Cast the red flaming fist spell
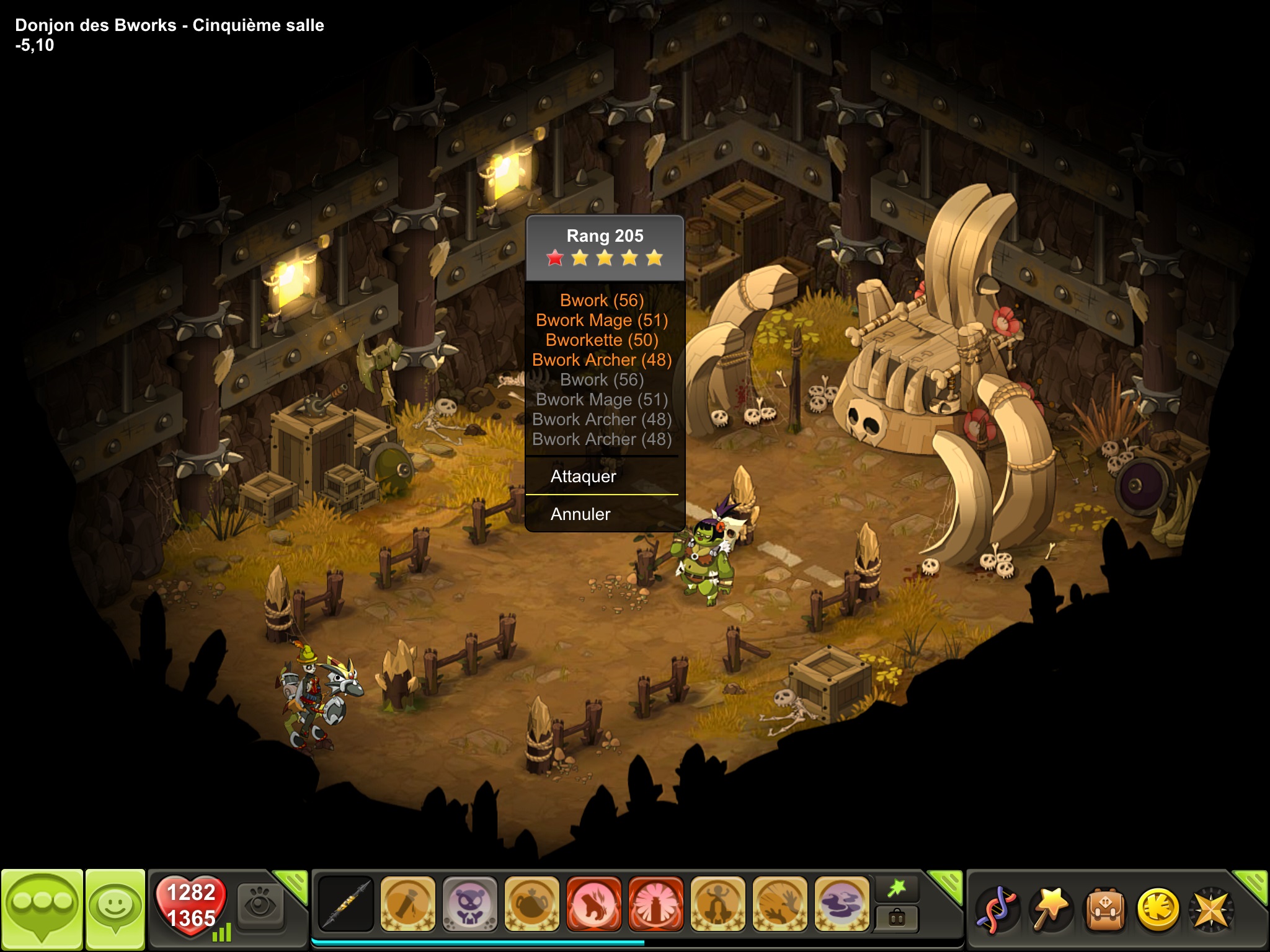Image resolution: width=1270 pixels, height=952 pixels. point(593,904)
